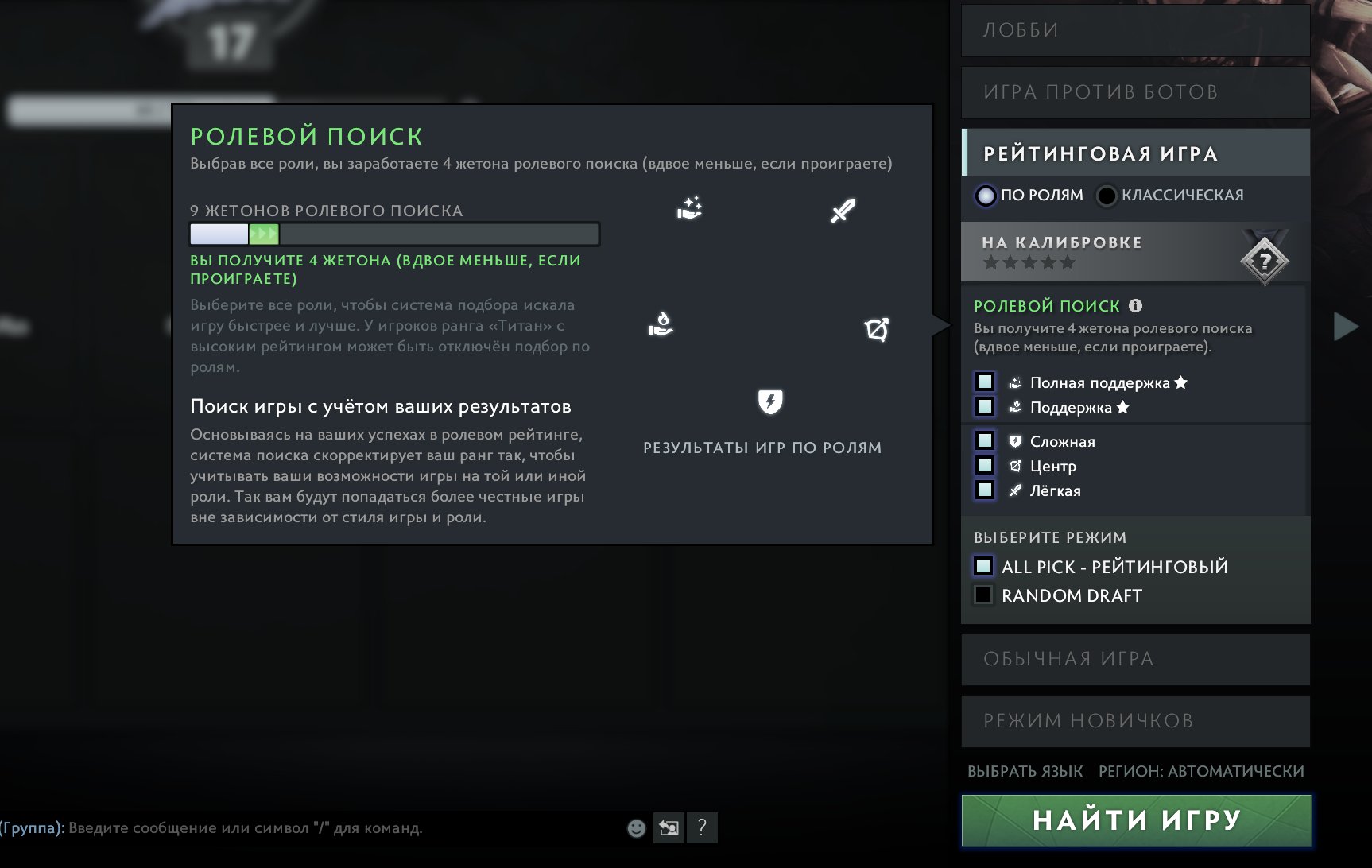Switch to ИГРА ПРОТИВ БОТОВ

1134,91
